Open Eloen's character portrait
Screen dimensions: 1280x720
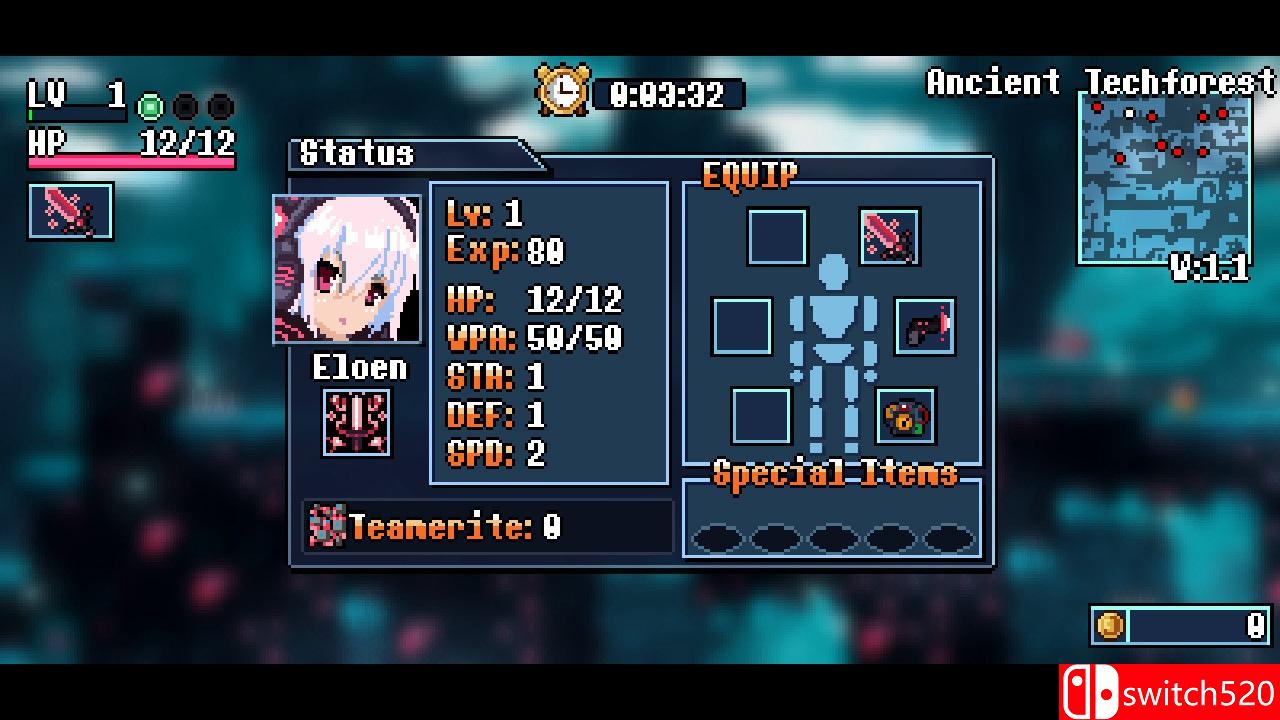[346, 267]
